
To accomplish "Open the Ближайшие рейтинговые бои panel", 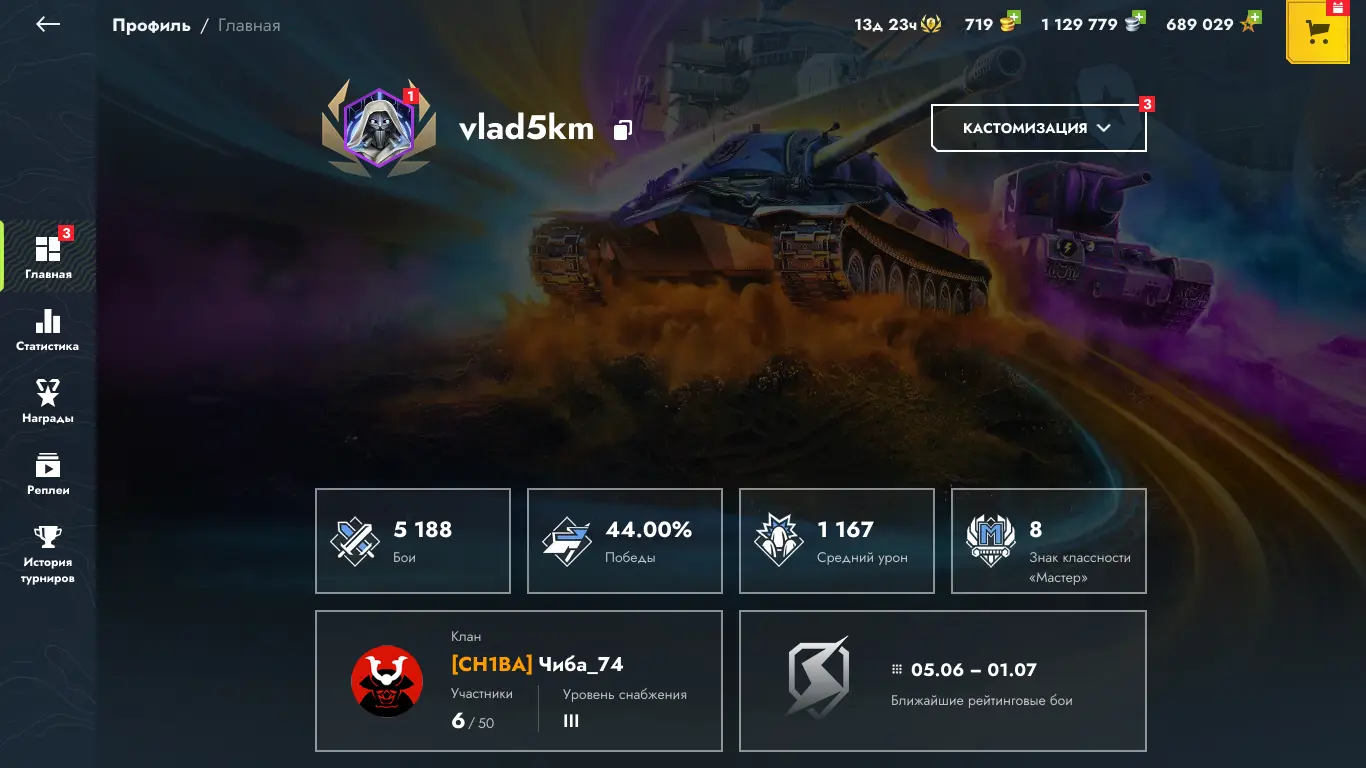I will tap(943, 681).
